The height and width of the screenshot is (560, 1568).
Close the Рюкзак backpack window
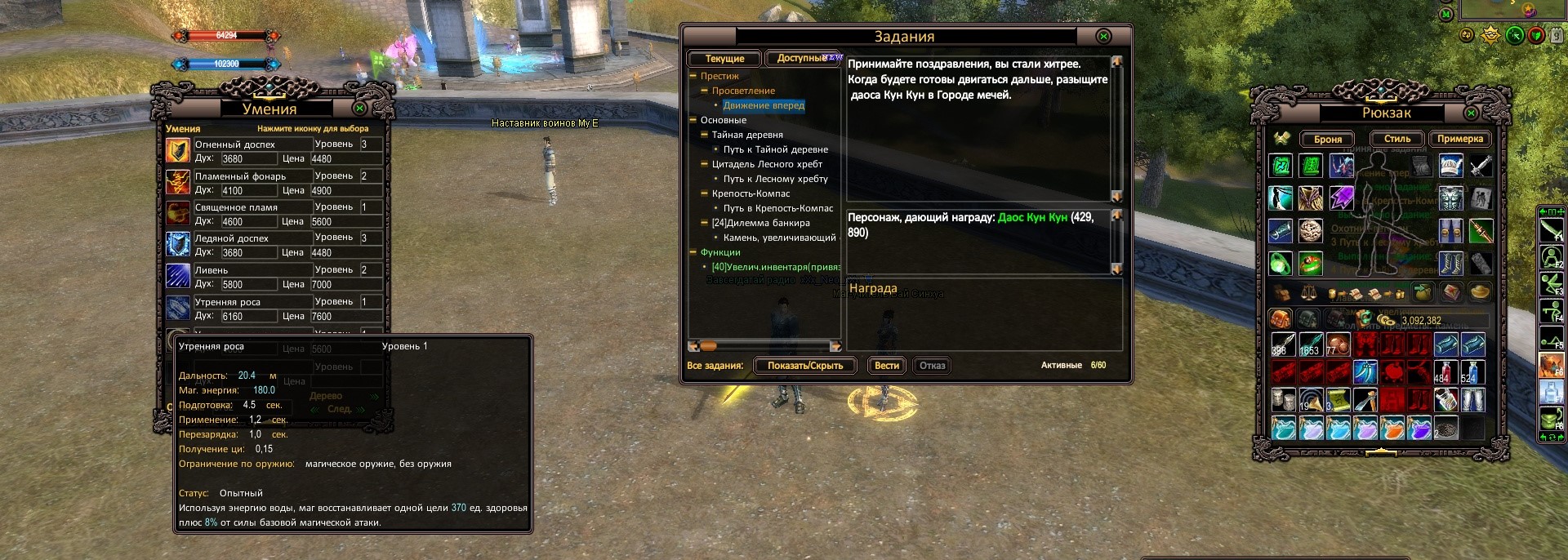coord(1471,113)
